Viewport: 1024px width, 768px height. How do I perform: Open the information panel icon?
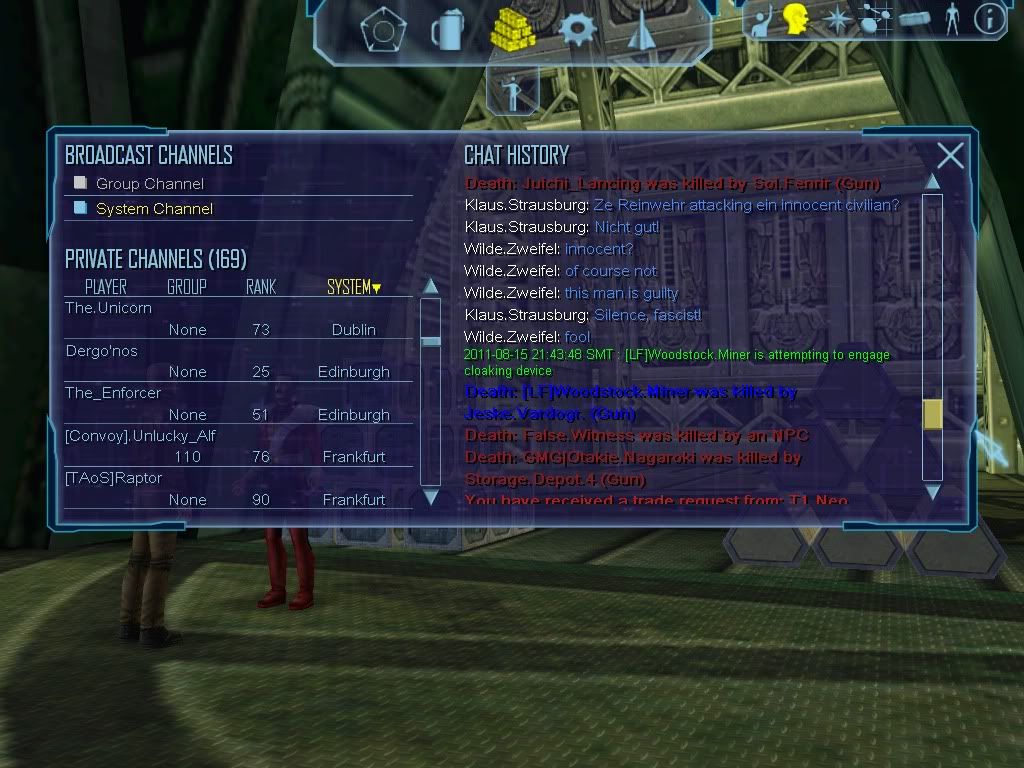click(989, 19)
